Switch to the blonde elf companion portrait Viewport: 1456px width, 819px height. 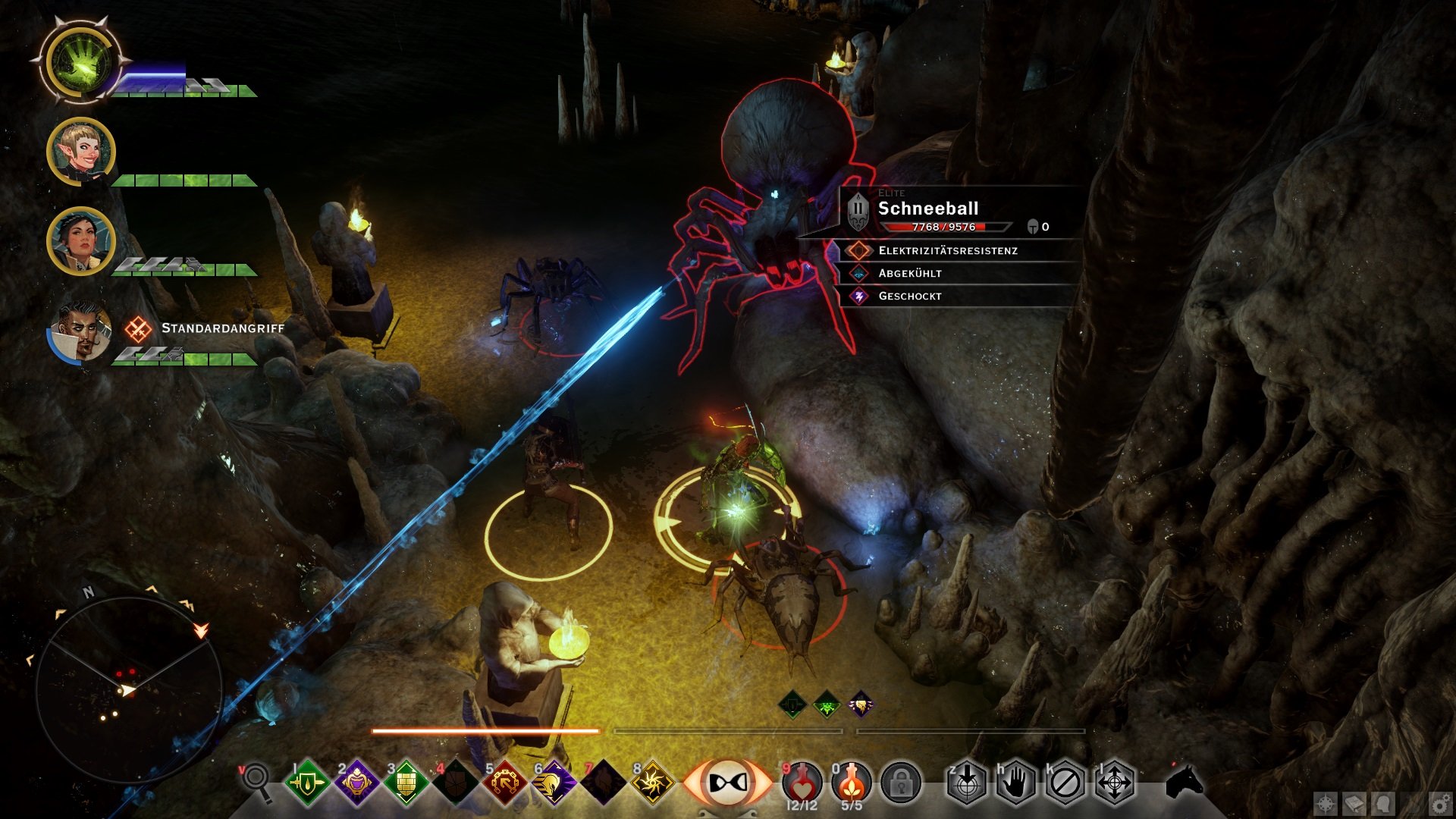[x=81, y=152]
